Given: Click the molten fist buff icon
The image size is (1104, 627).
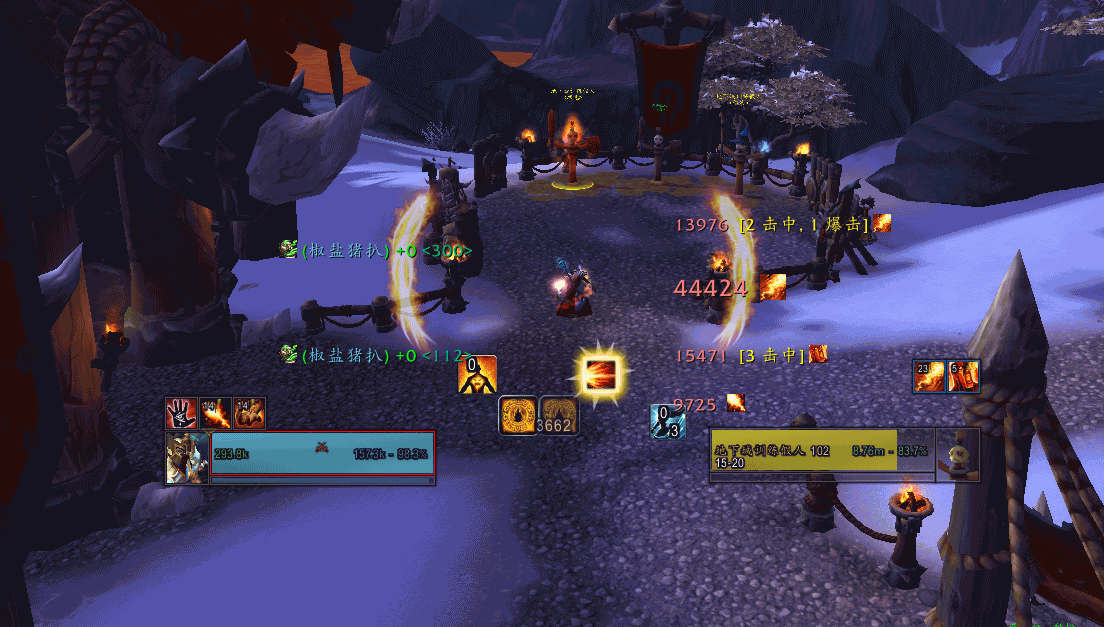Looking at the screenshot, I should tap(249, 413).
